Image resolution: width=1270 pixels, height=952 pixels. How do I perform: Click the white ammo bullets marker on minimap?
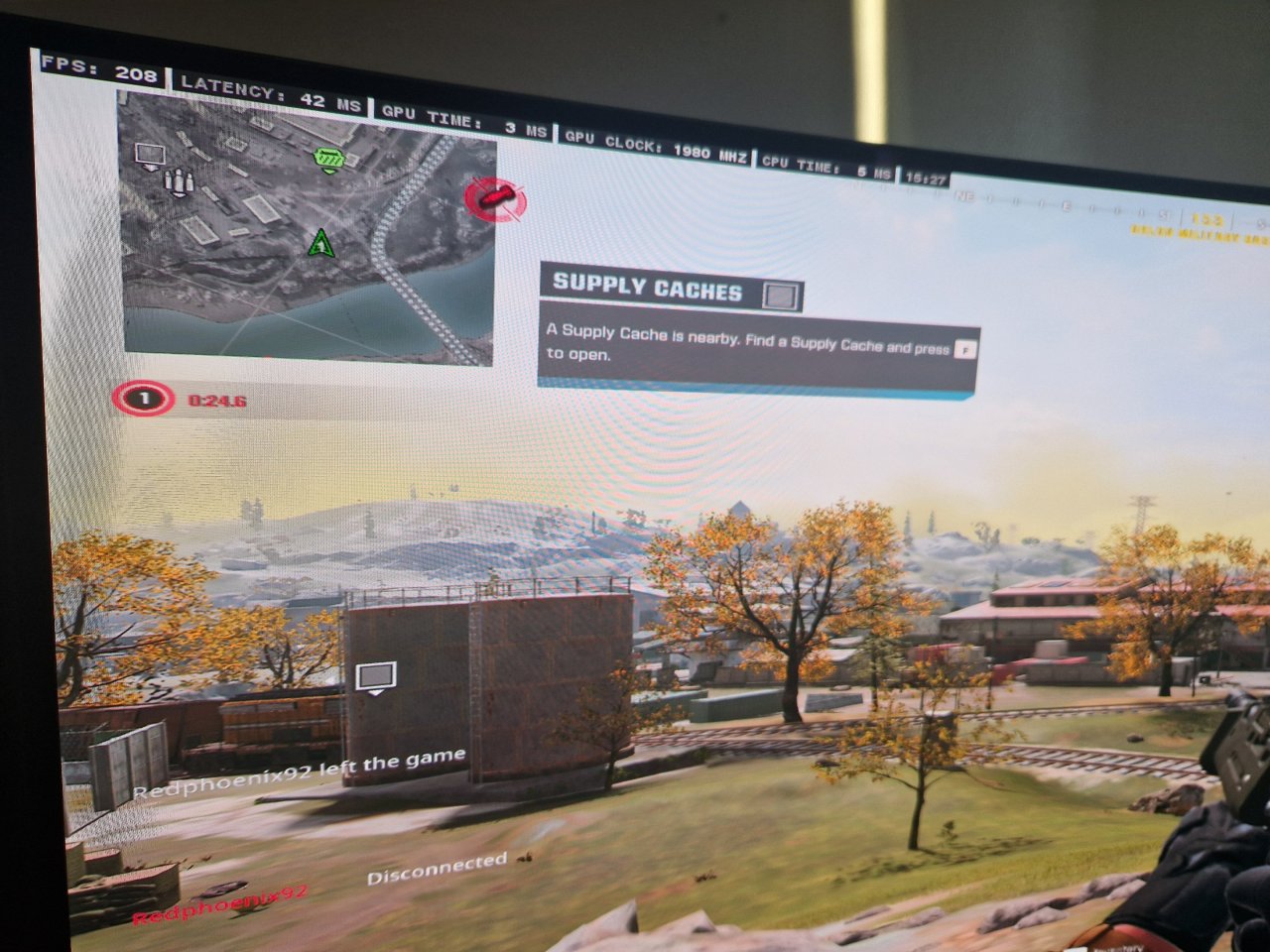(x=177, y=182)
